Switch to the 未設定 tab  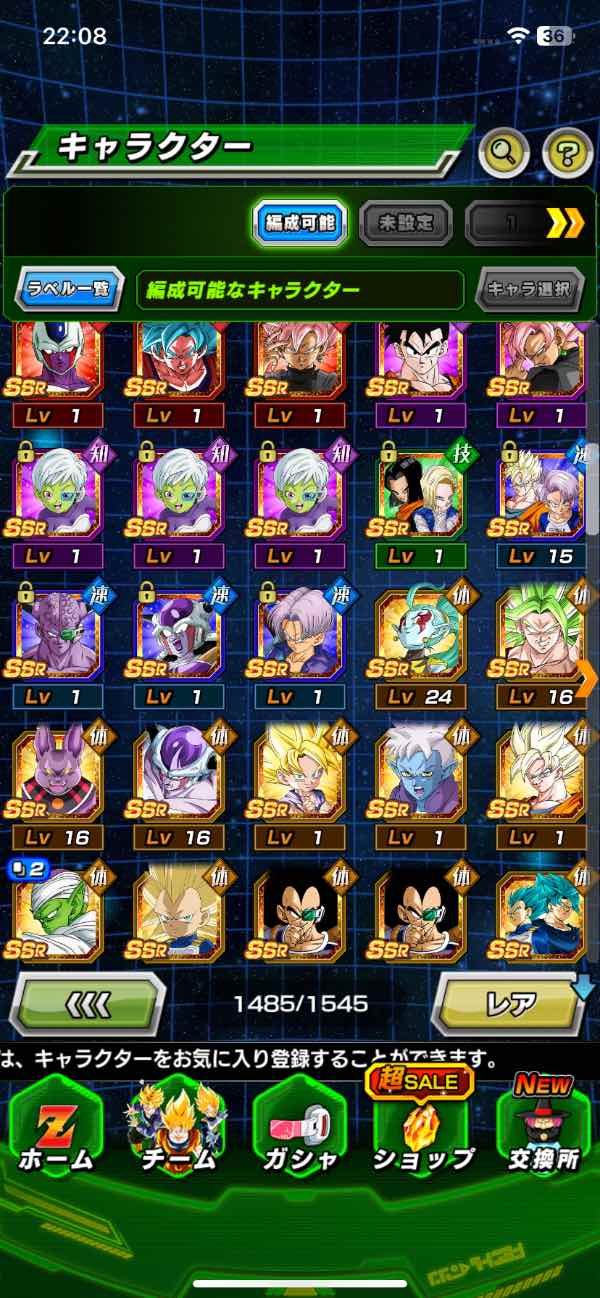(x=405, y=224)
